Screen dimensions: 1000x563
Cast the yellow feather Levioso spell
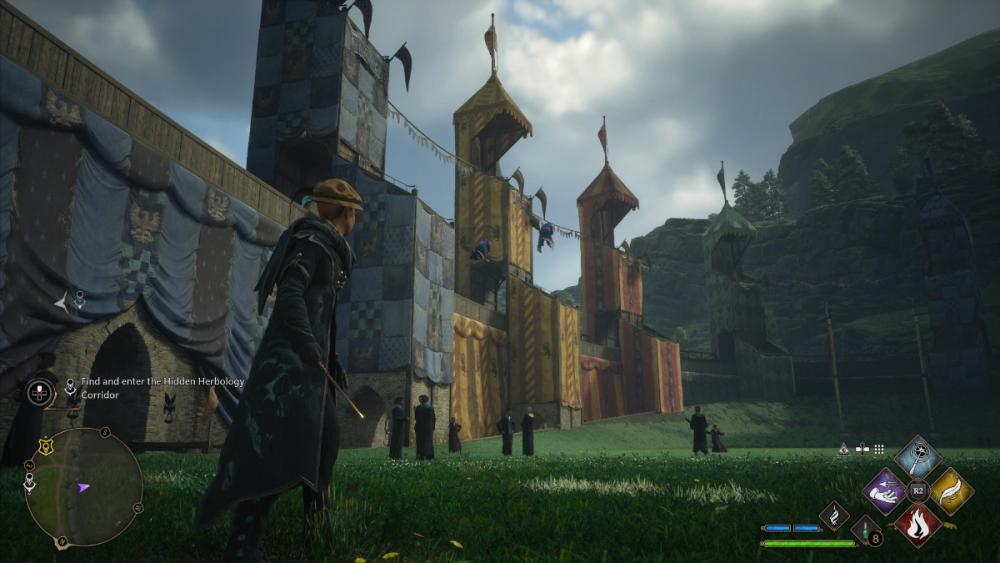pyautogui.click(x=951, y=491)
